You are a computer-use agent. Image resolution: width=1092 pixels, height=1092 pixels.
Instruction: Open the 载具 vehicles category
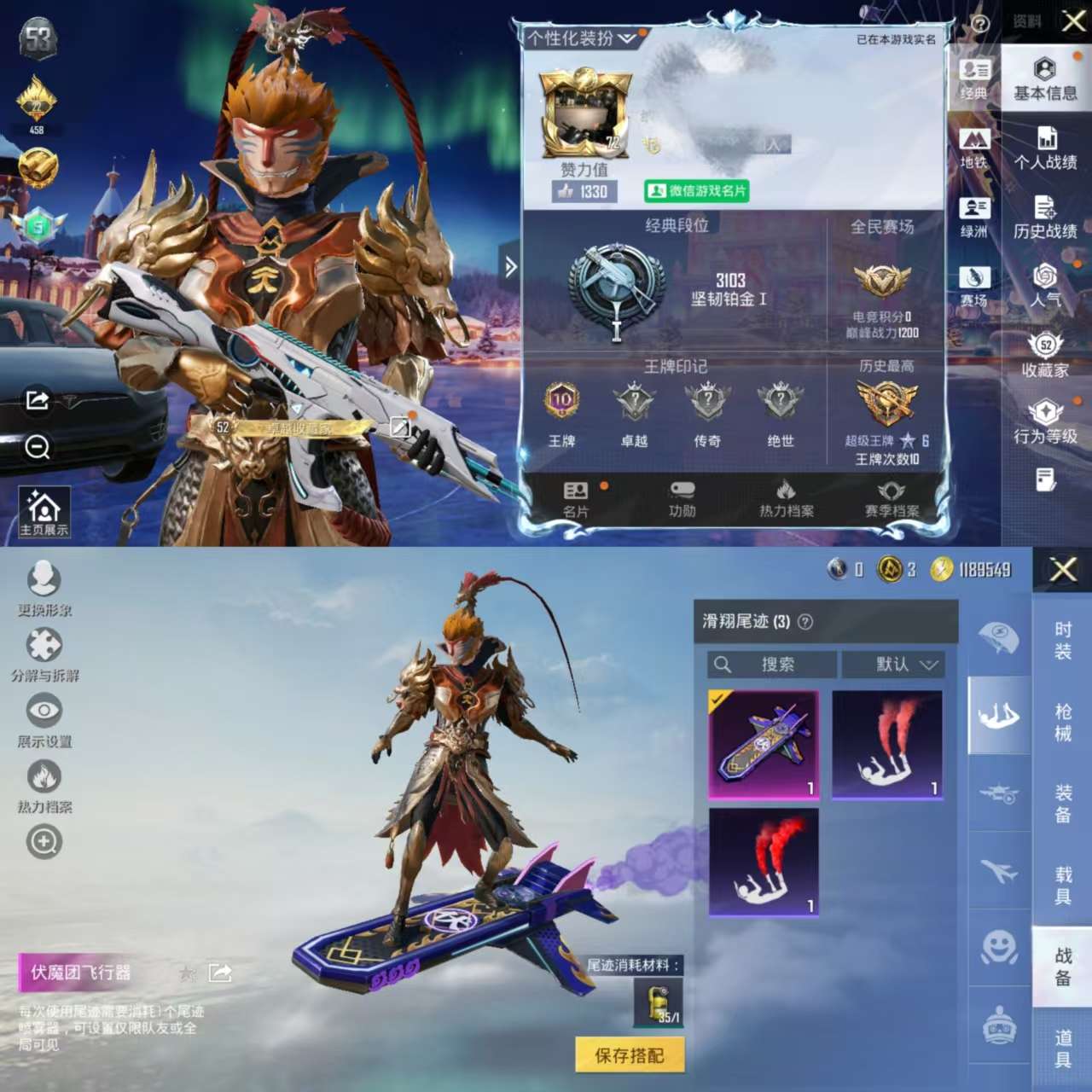pyautogui.click(x=1062, y=885)
